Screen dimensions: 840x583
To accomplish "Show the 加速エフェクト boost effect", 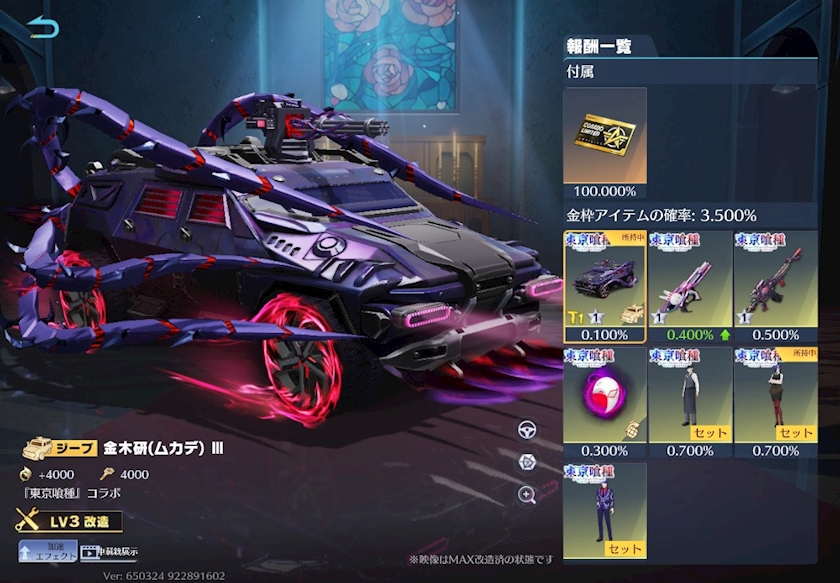I will click(x=47, y=551).
